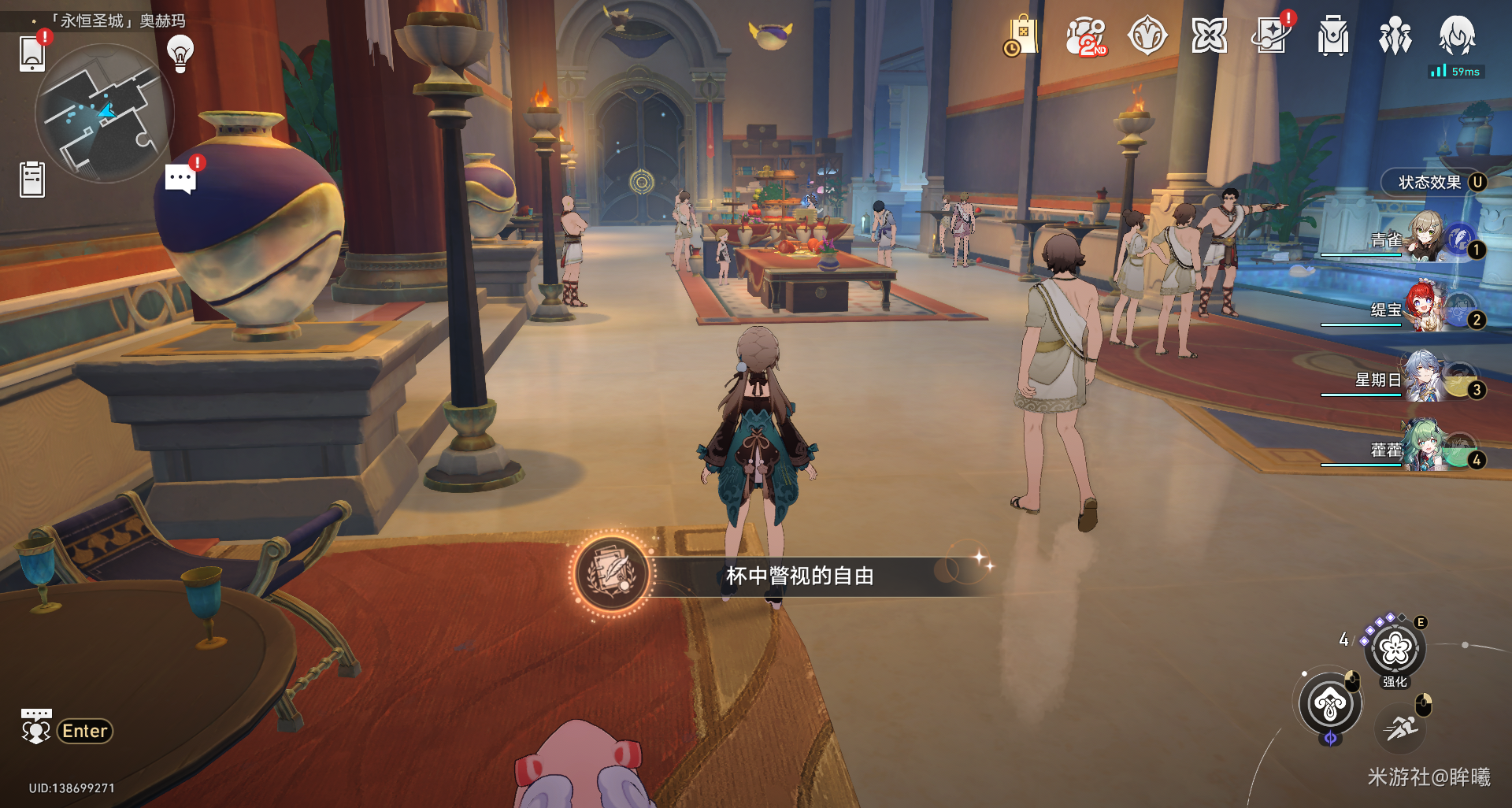
Task: Open the speech bubble messages icon
Action: point(180,179)
